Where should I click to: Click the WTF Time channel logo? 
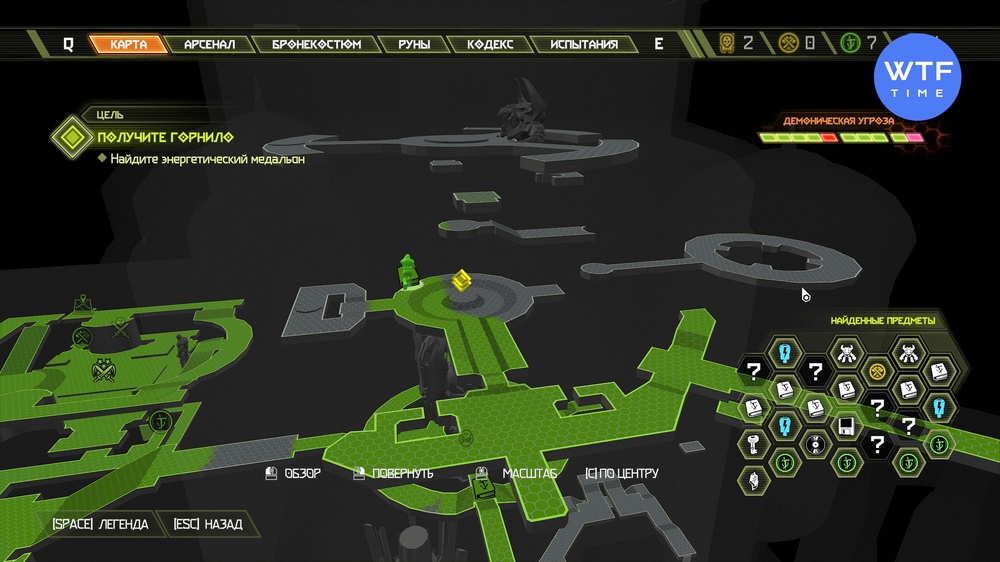(917, 77)
